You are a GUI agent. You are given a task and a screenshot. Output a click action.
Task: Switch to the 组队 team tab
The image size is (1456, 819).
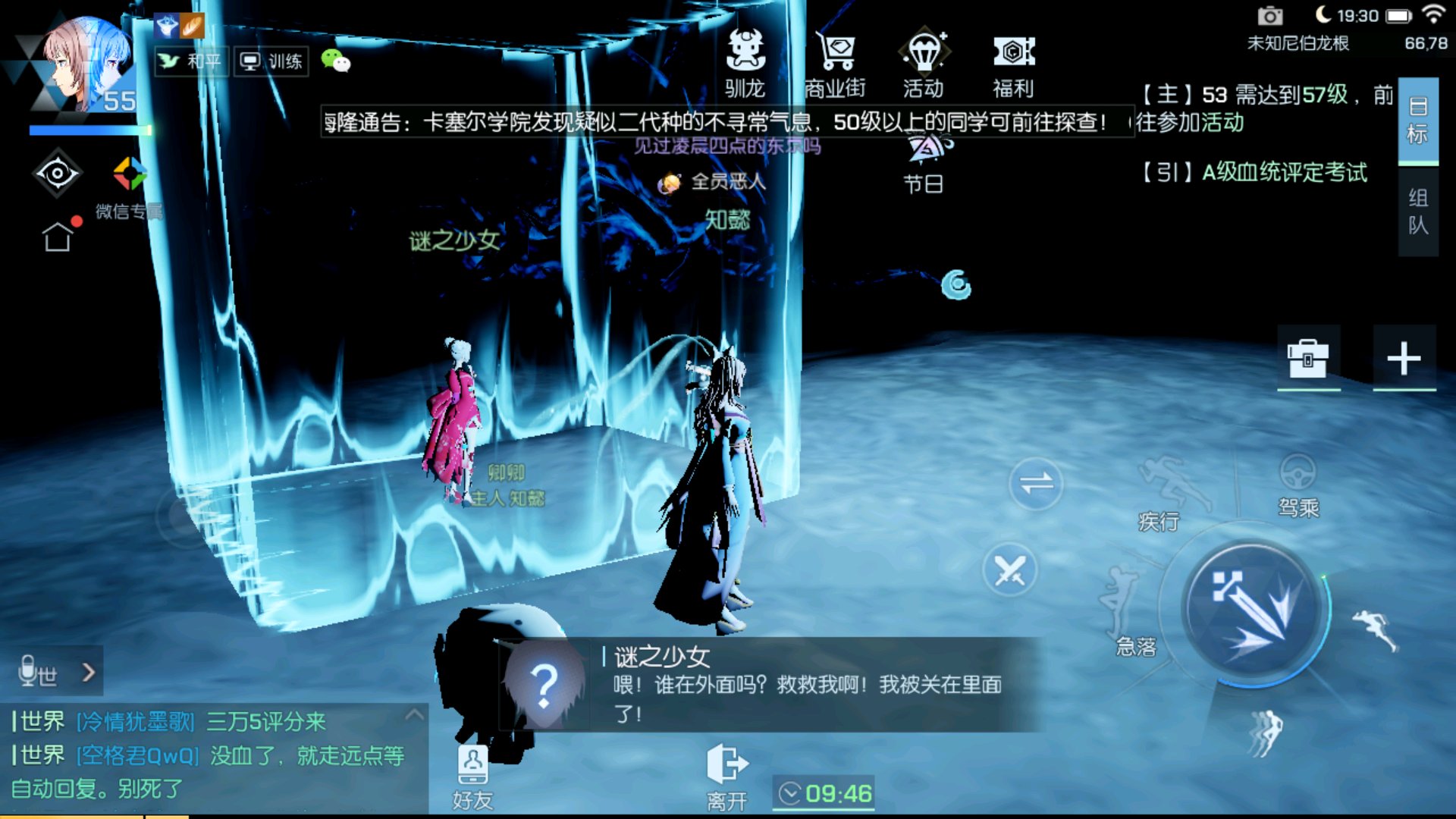point(1417,212)
